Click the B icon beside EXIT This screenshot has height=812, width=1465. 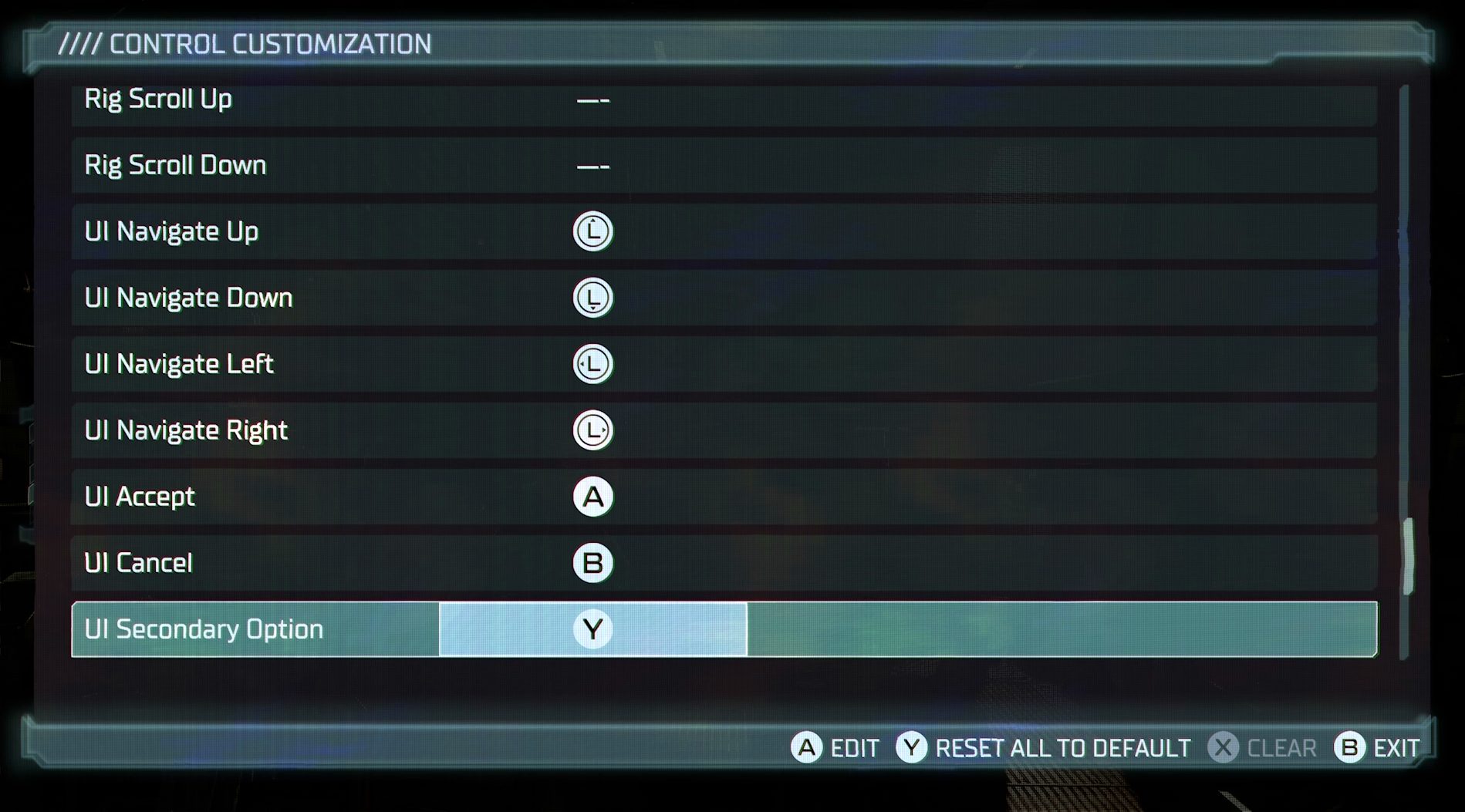(x=1347, y=747)
